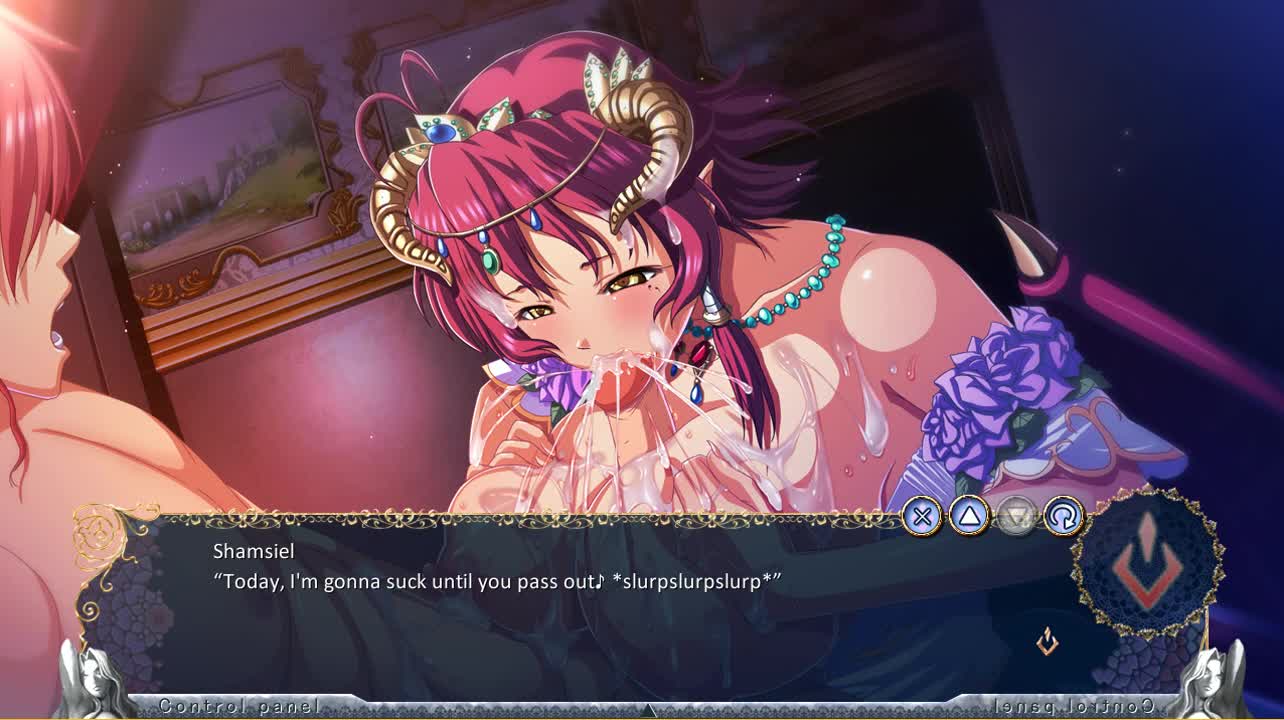Screen dimensions: 1284x720
Task: Click the greyed-out downward triangle button
Action: click(1016, 517)
